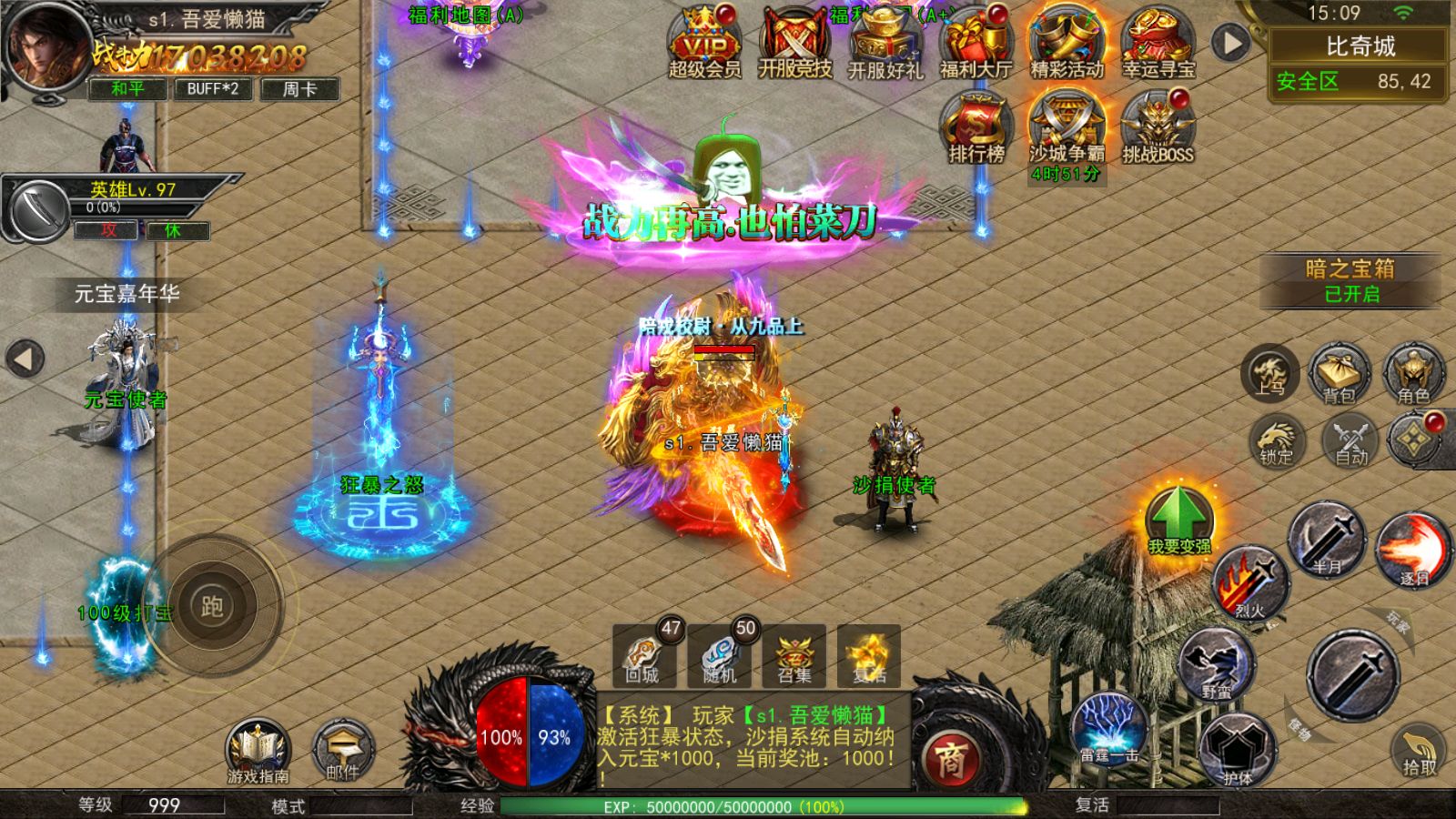1456x819 pixels.
Task: Open the 邮件 mailbox
Action: pos(343,751)
